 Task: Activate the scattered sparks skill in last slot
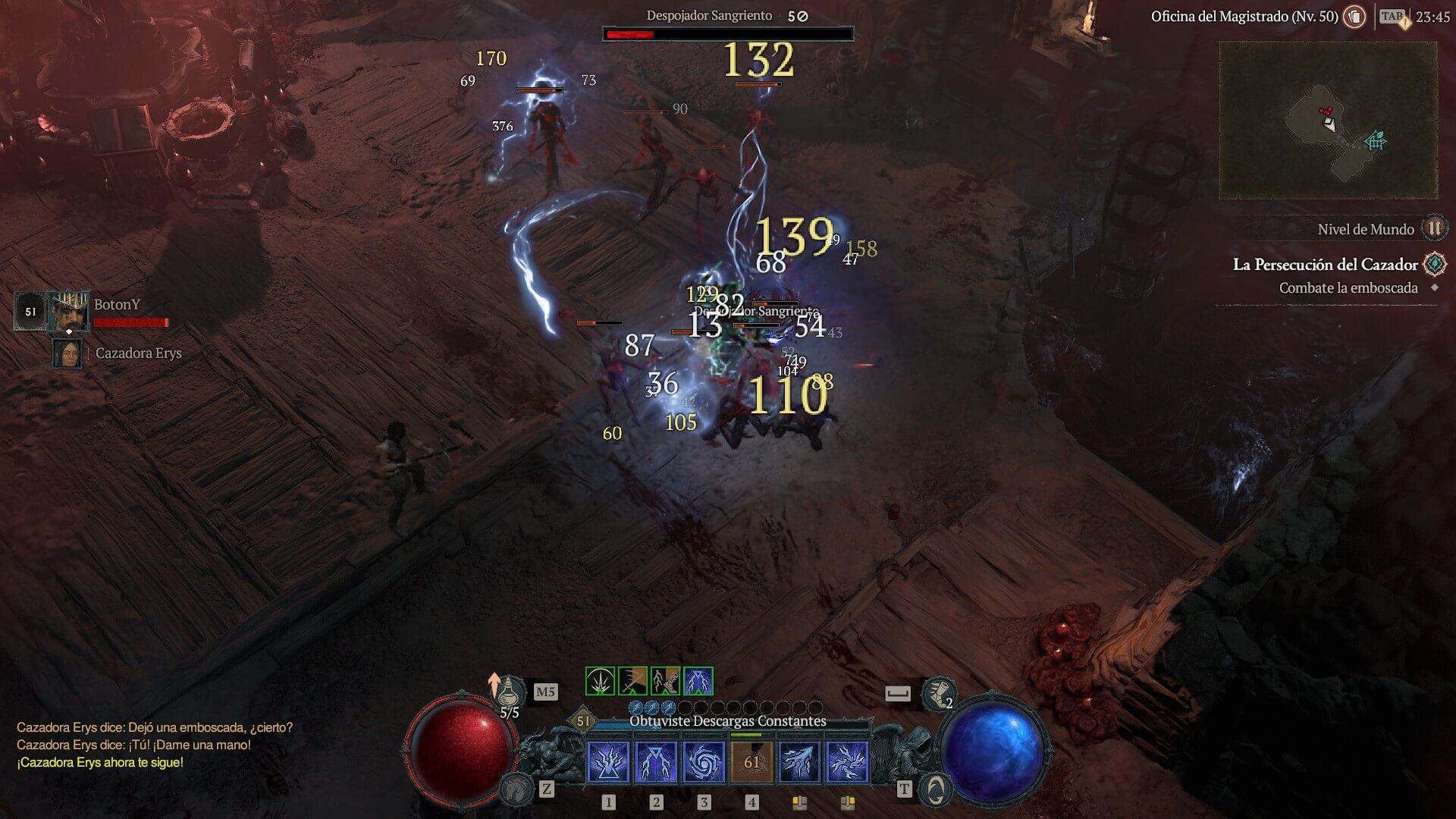coord(847,761)
